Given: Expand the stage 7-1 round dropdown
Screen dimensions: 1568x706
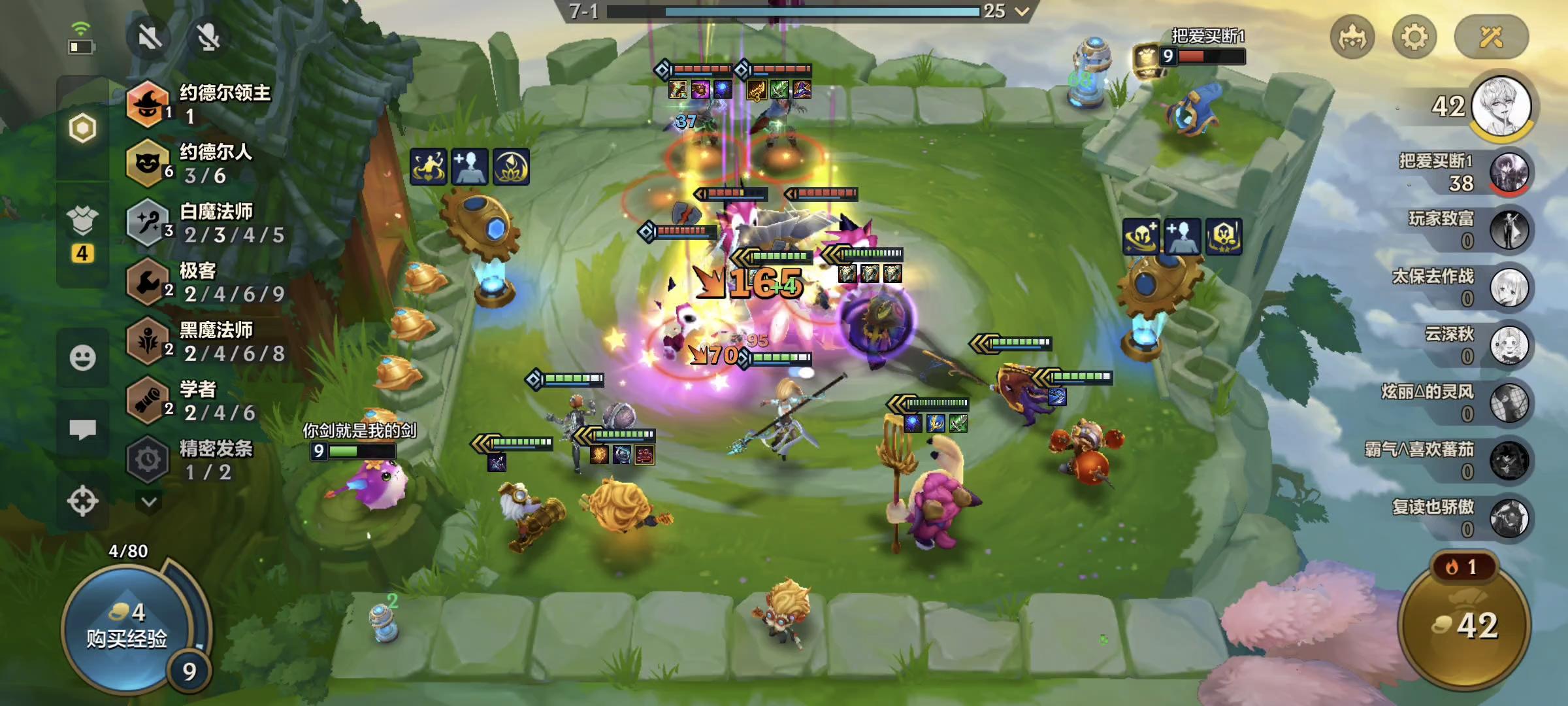Looking at the screenshot, I should point(1022,11).
